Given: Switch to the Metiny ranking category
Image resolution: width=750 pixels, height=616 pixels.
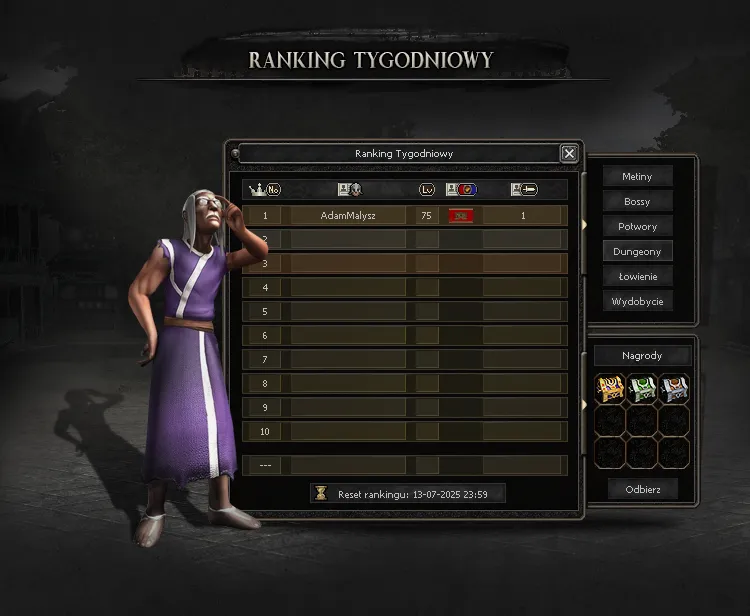Looking at the screenshot, I should click(637, 177).
